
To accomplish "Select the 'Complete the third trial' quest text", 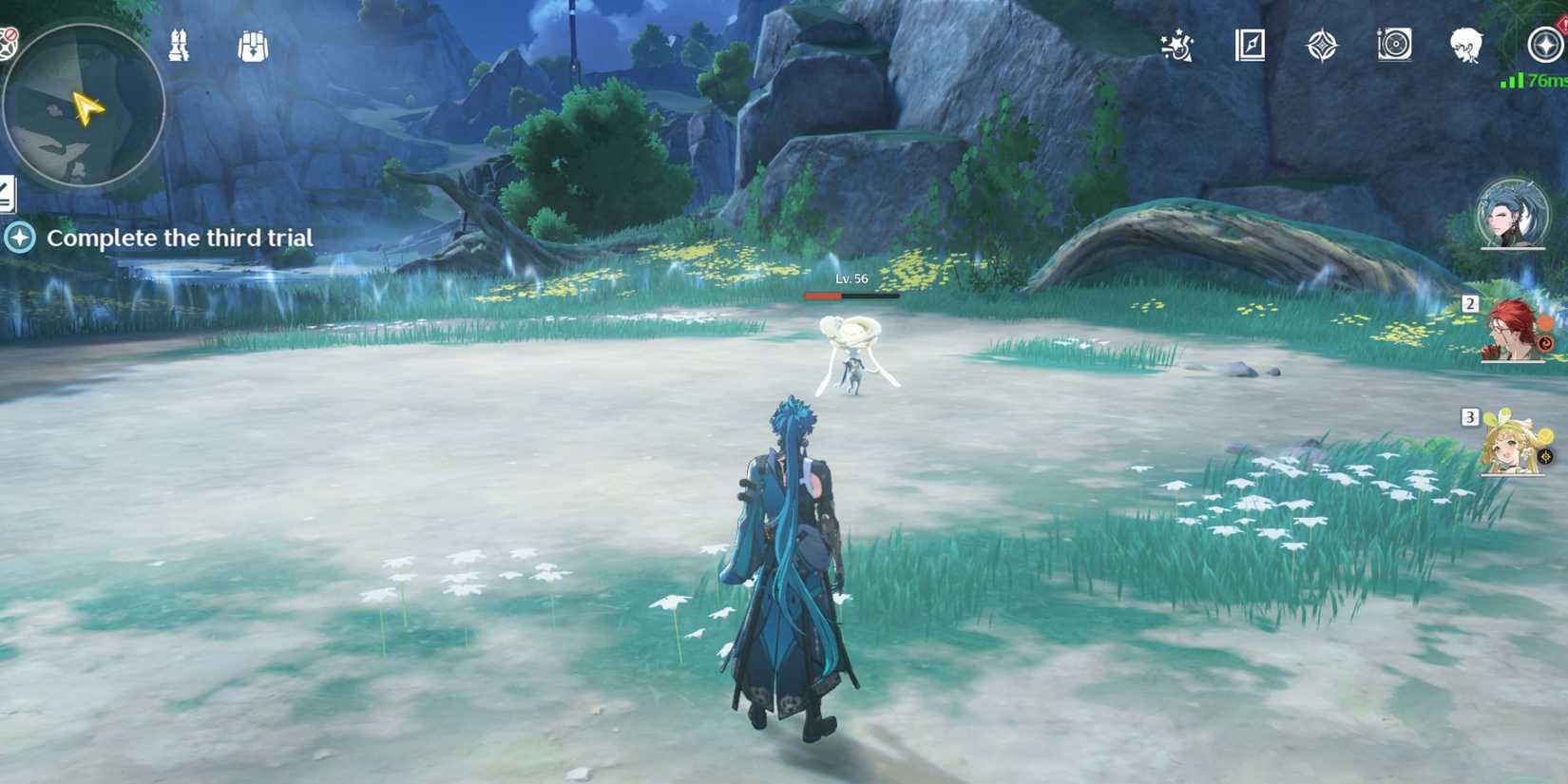I will (182, 239).
